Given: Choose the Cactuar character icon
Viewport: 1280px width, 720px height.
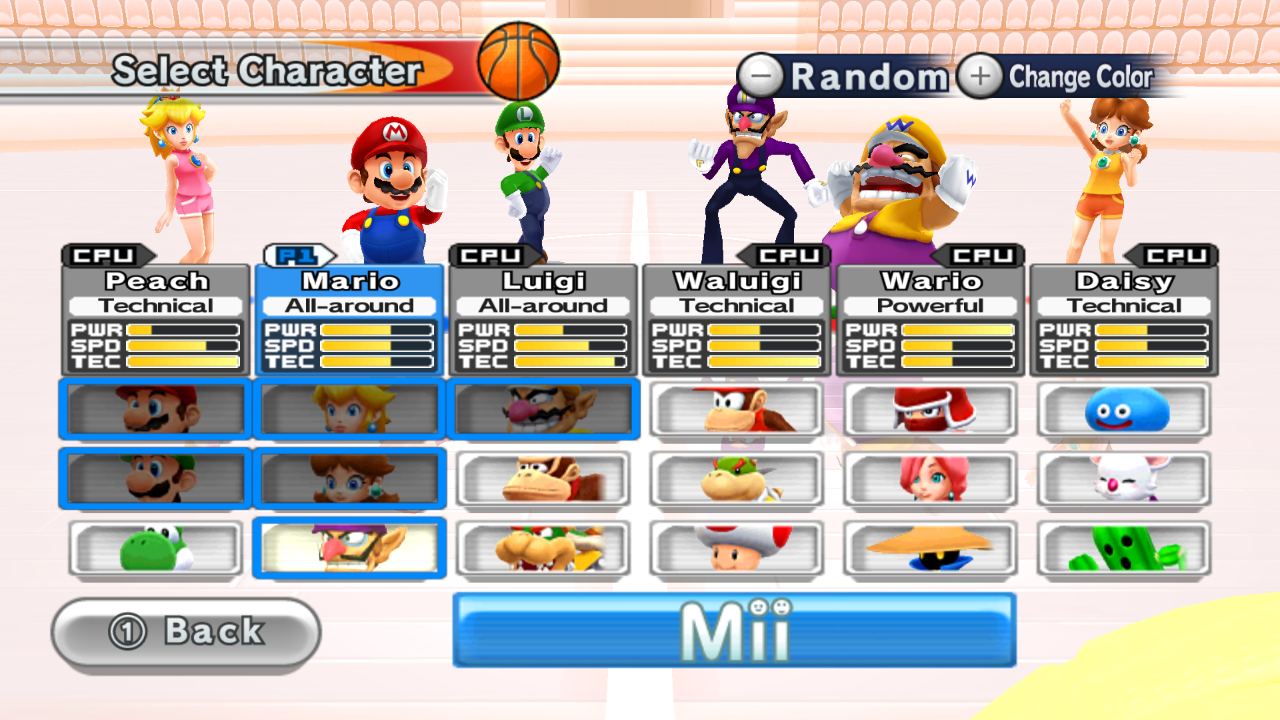Looking at the screenshot, I should 1124,547.
